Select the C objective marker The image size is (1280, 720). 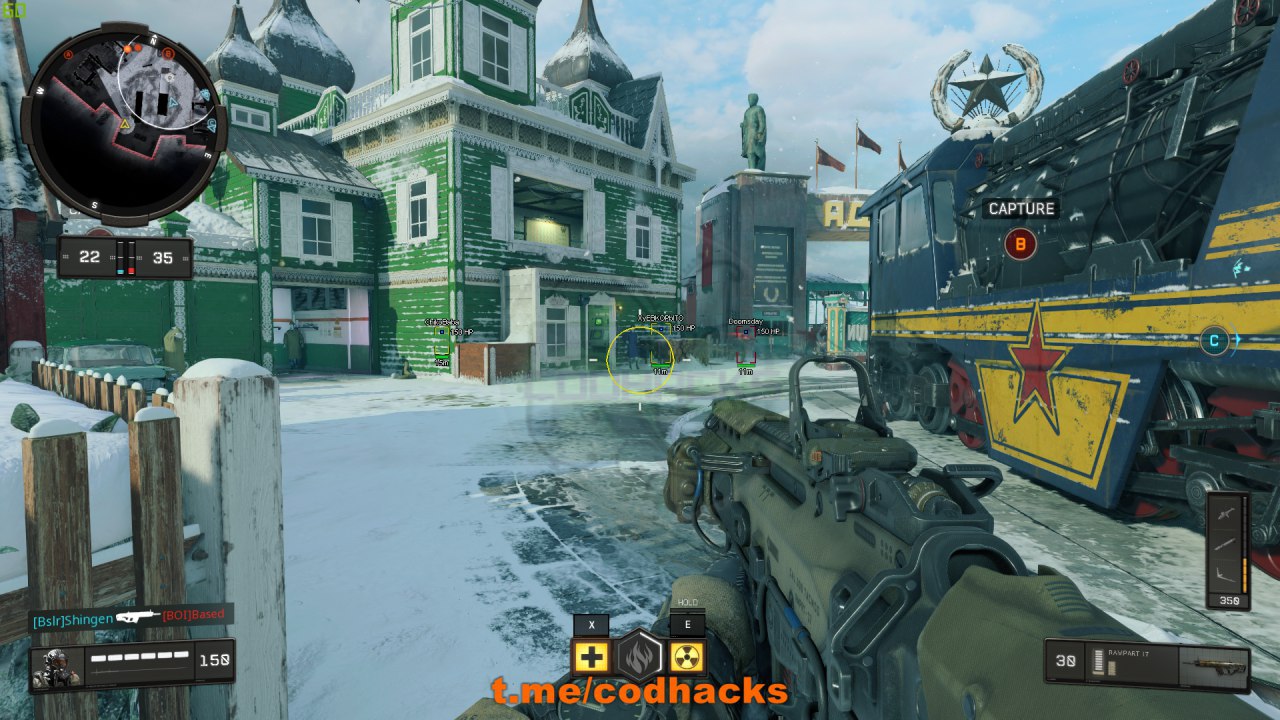coord(1214,340)
